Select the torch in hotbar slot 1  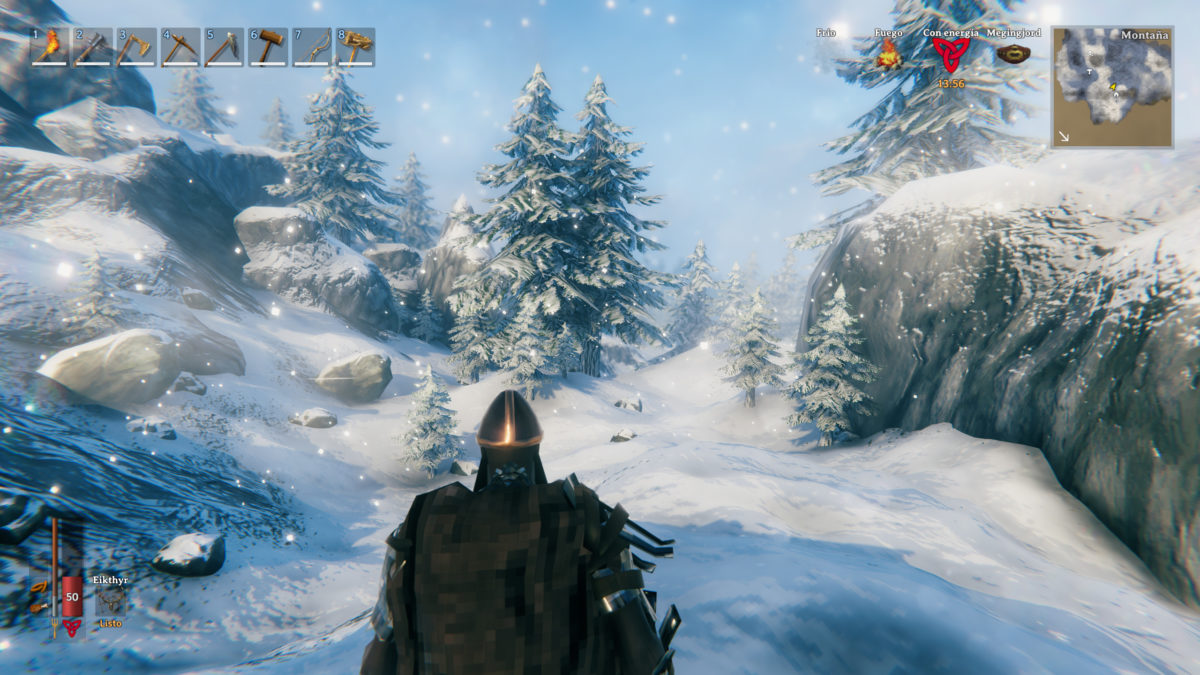coord(48,47)
